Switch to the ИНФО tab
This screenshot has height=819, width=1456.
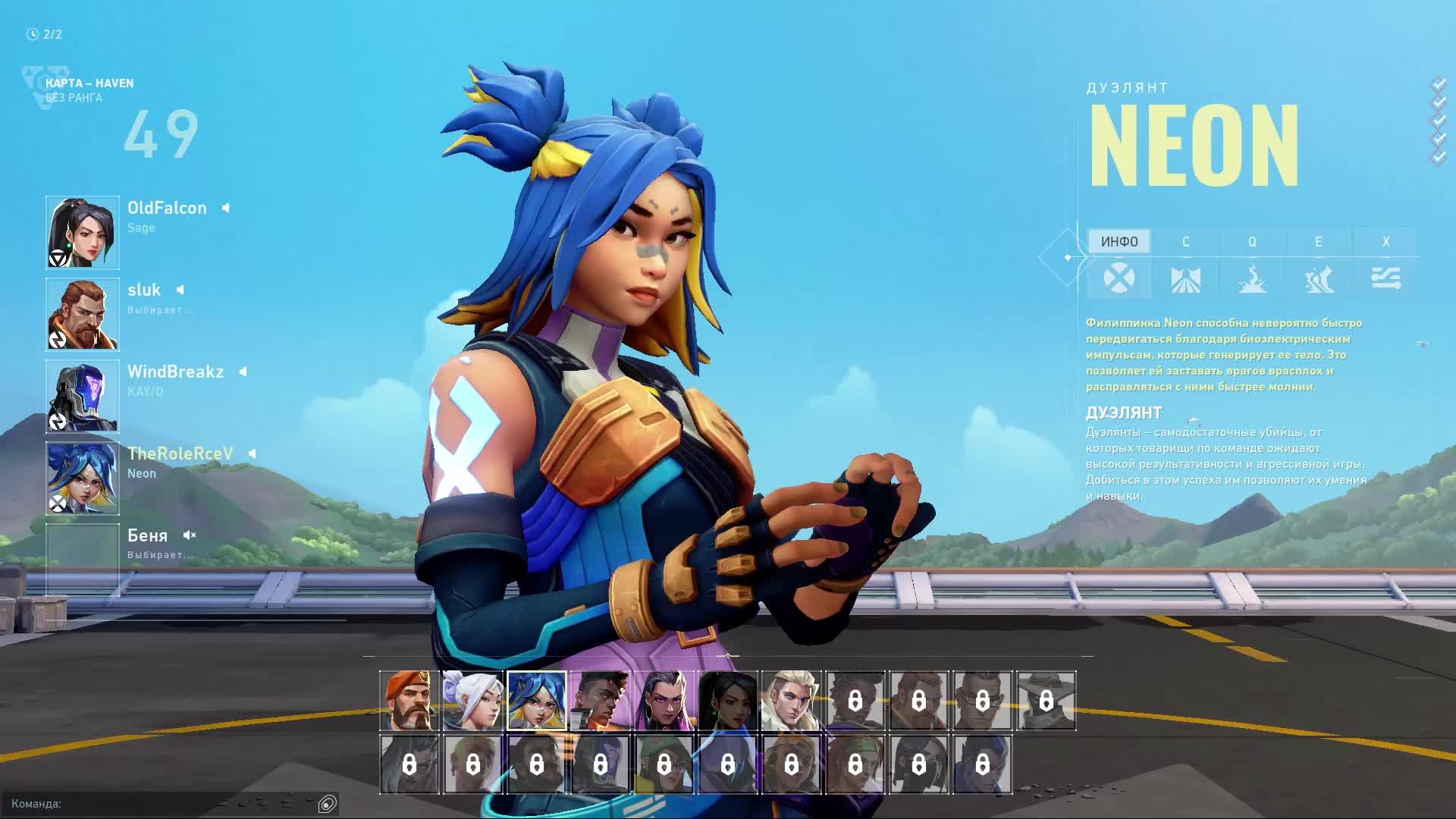tap(1119, 242)
